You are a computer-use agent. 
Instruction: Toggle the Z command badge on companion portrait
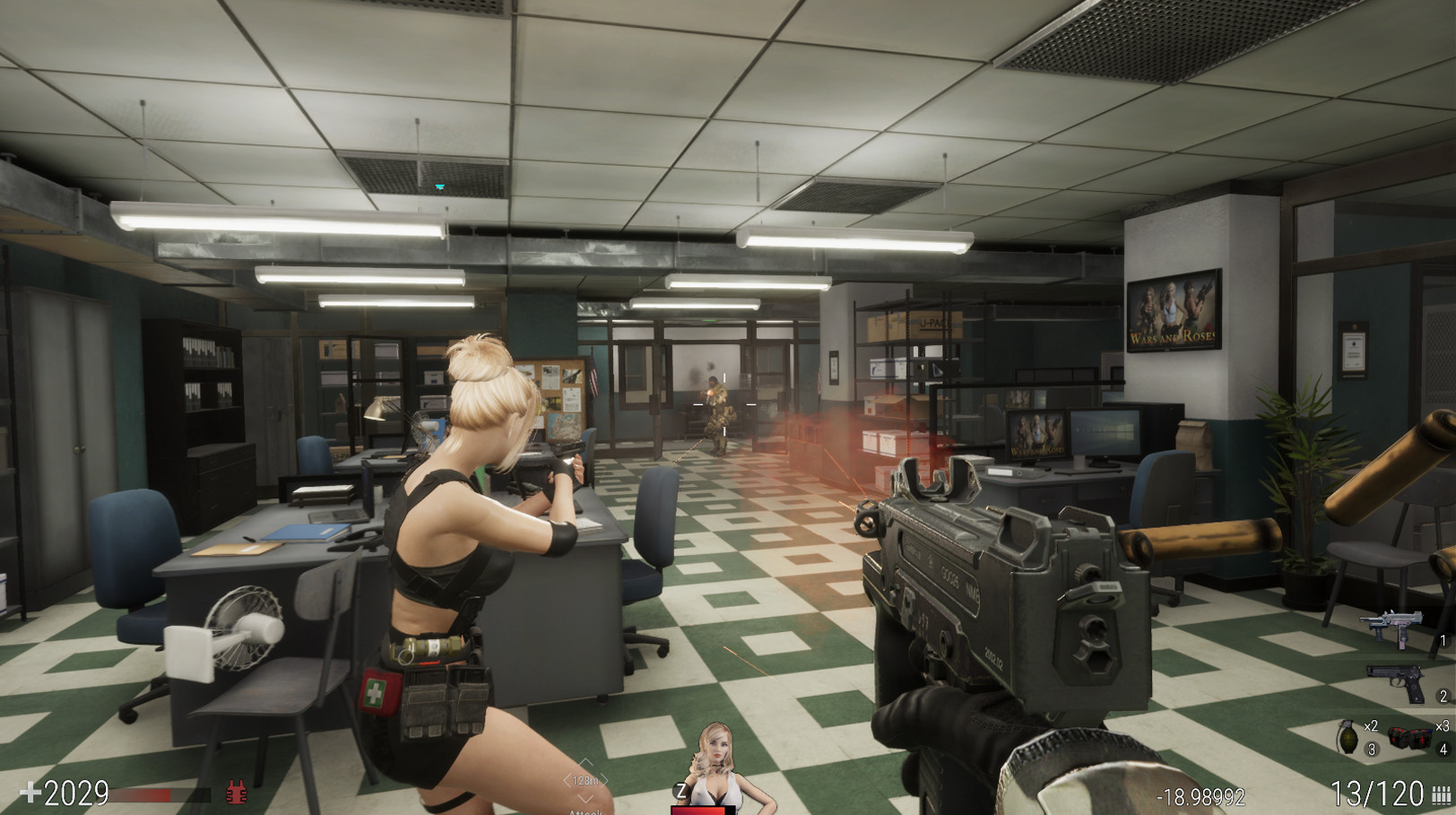tap(681, 789)
